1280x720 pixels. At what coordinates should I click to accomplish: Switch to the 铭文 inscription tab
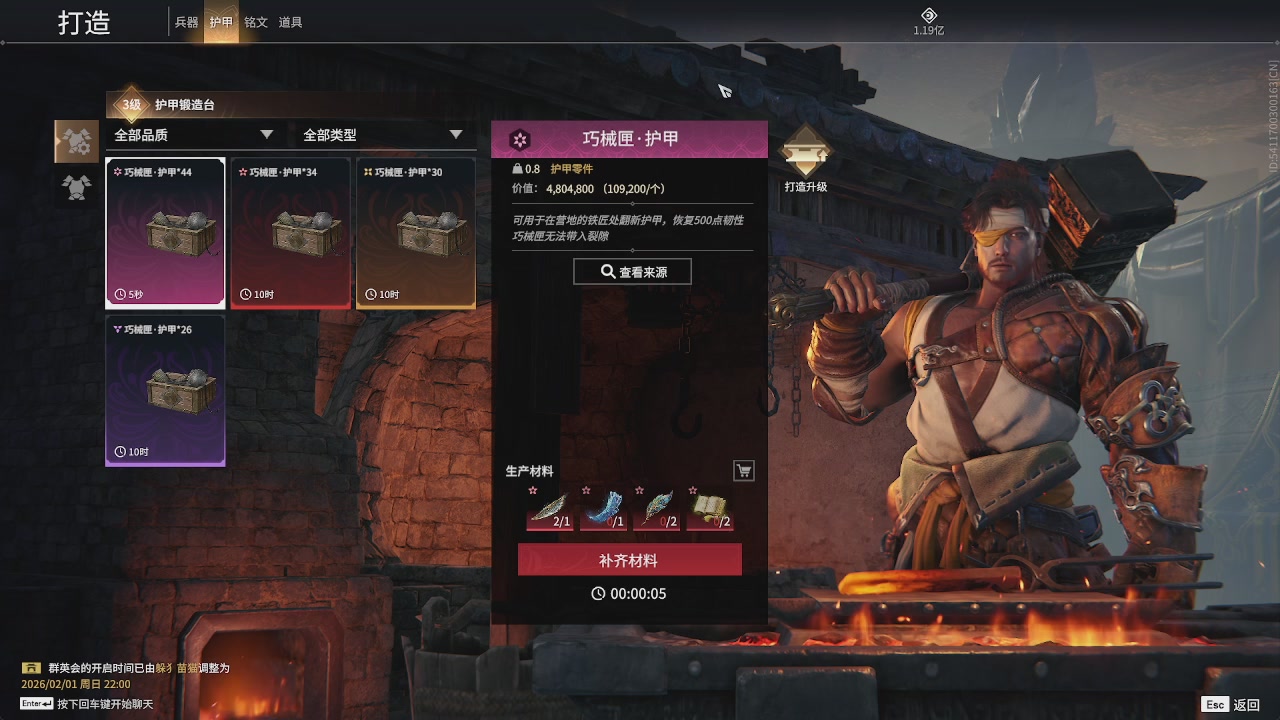pyautogui.click(x=256, y=22)
